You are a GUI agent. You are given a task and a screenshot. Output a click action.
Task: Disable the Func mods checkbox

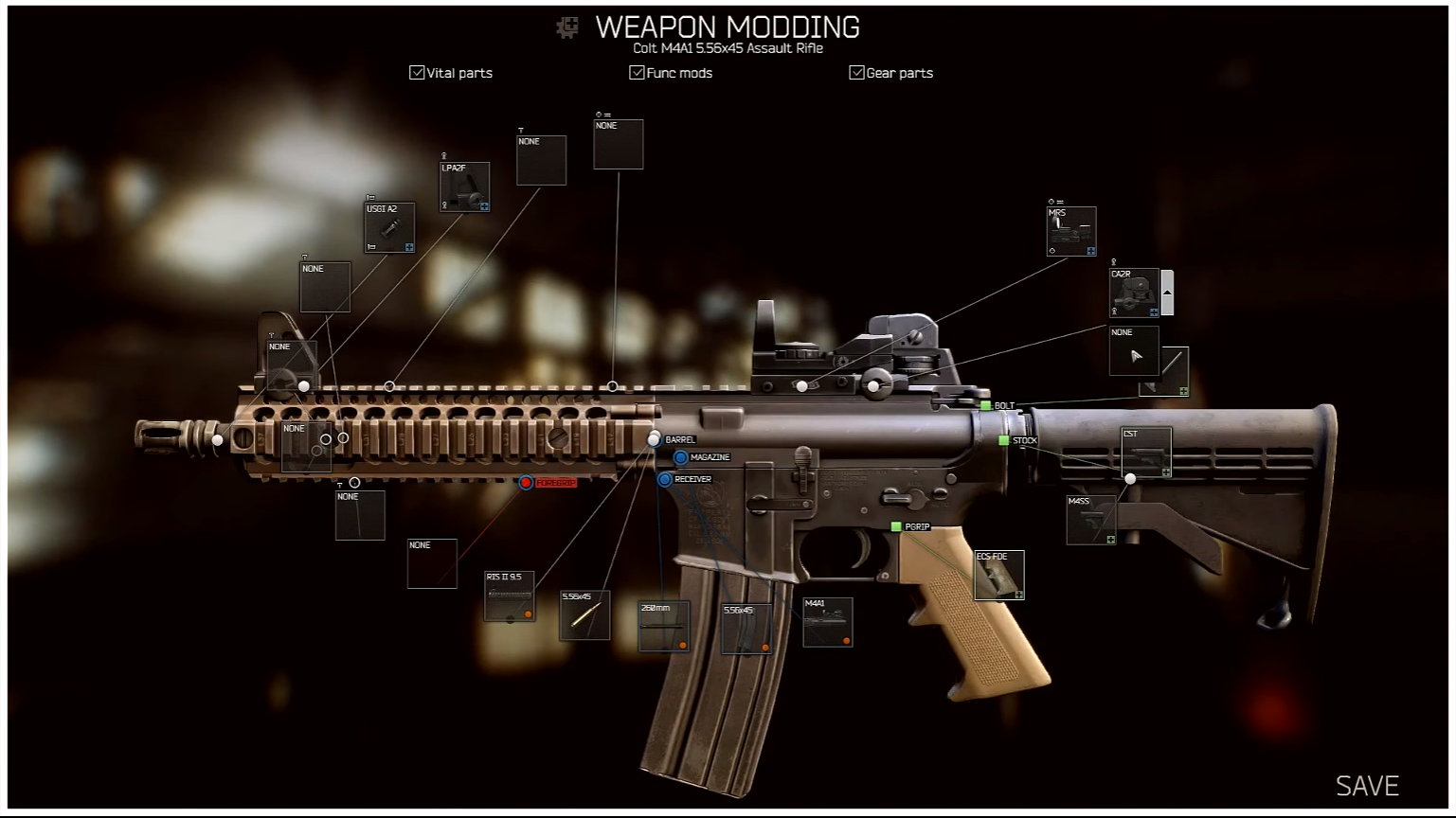tap(637, 72)
